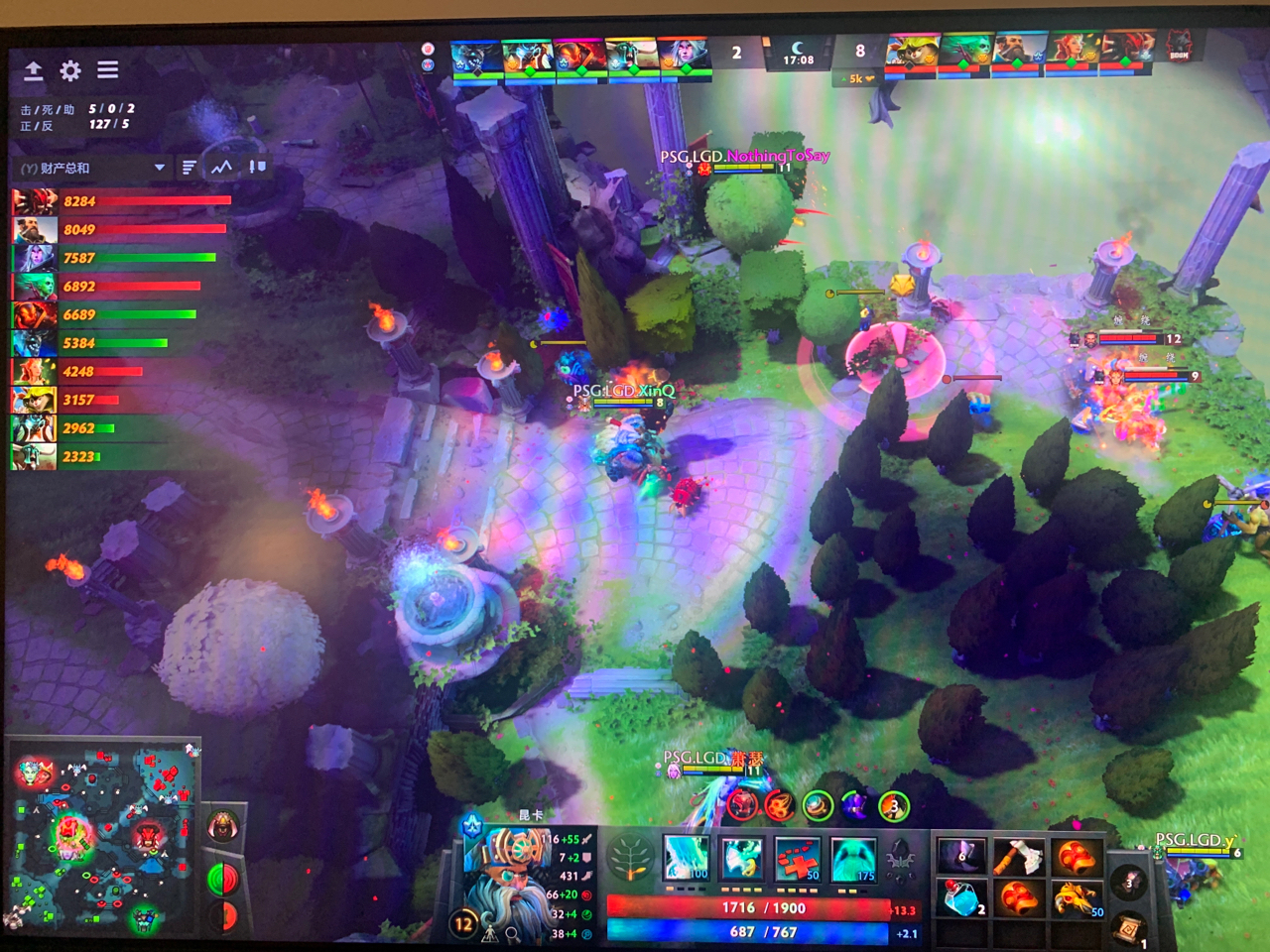Toggle the line graph stats view

220,166
